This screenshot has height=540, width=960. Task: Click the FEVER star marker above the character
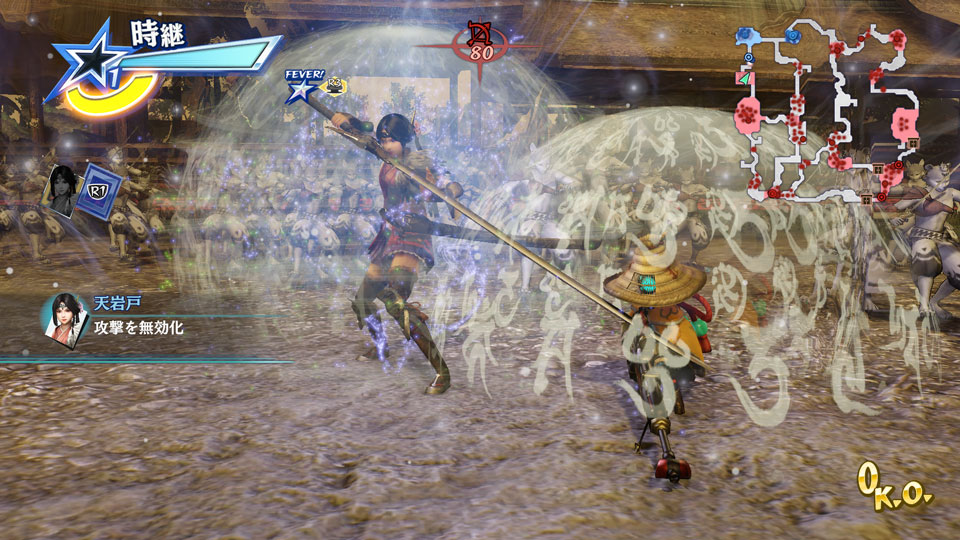299,88
